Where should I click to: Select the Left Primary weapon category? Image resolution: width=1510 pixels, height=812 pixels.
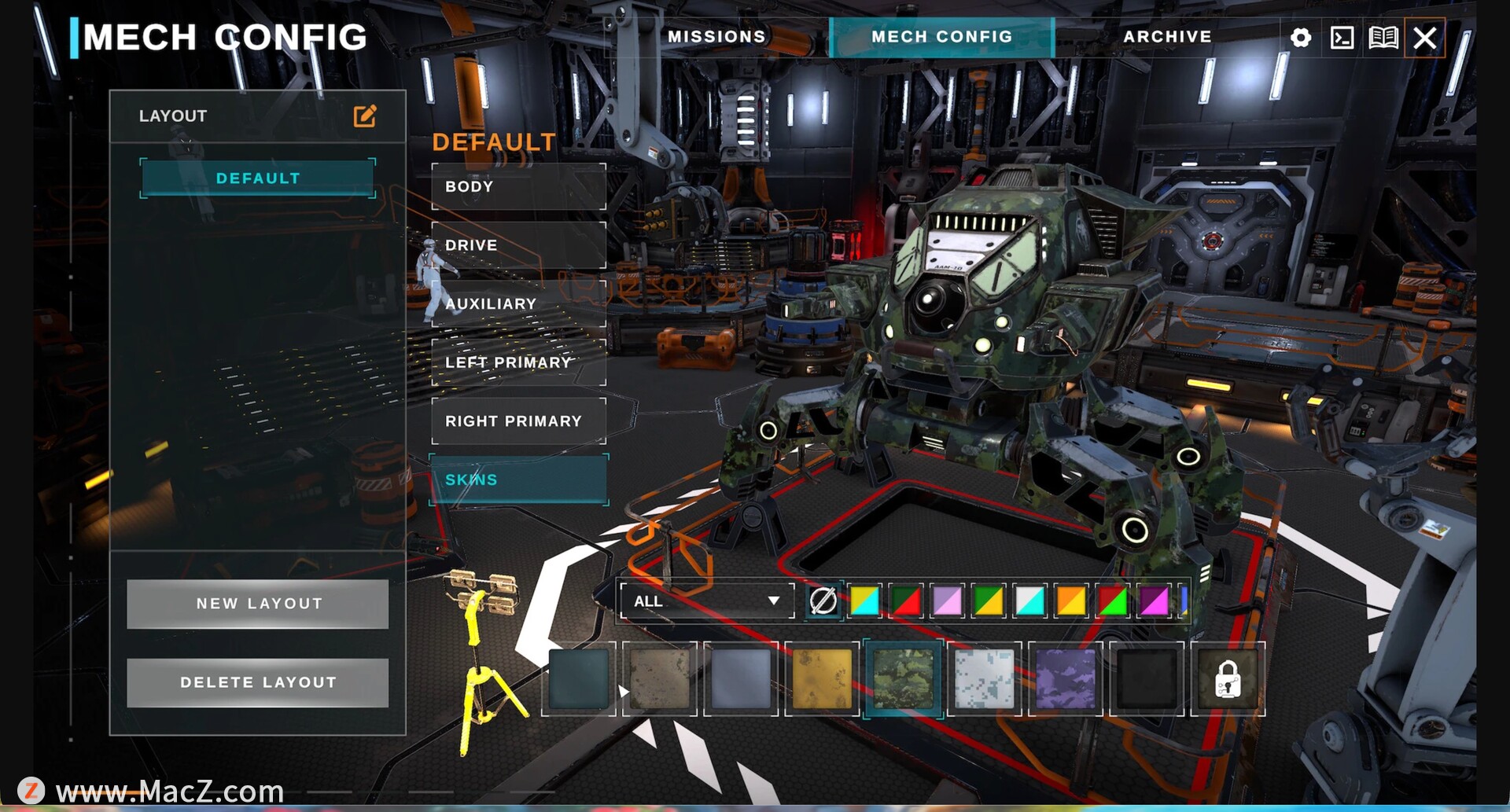[x=519, y=362]
